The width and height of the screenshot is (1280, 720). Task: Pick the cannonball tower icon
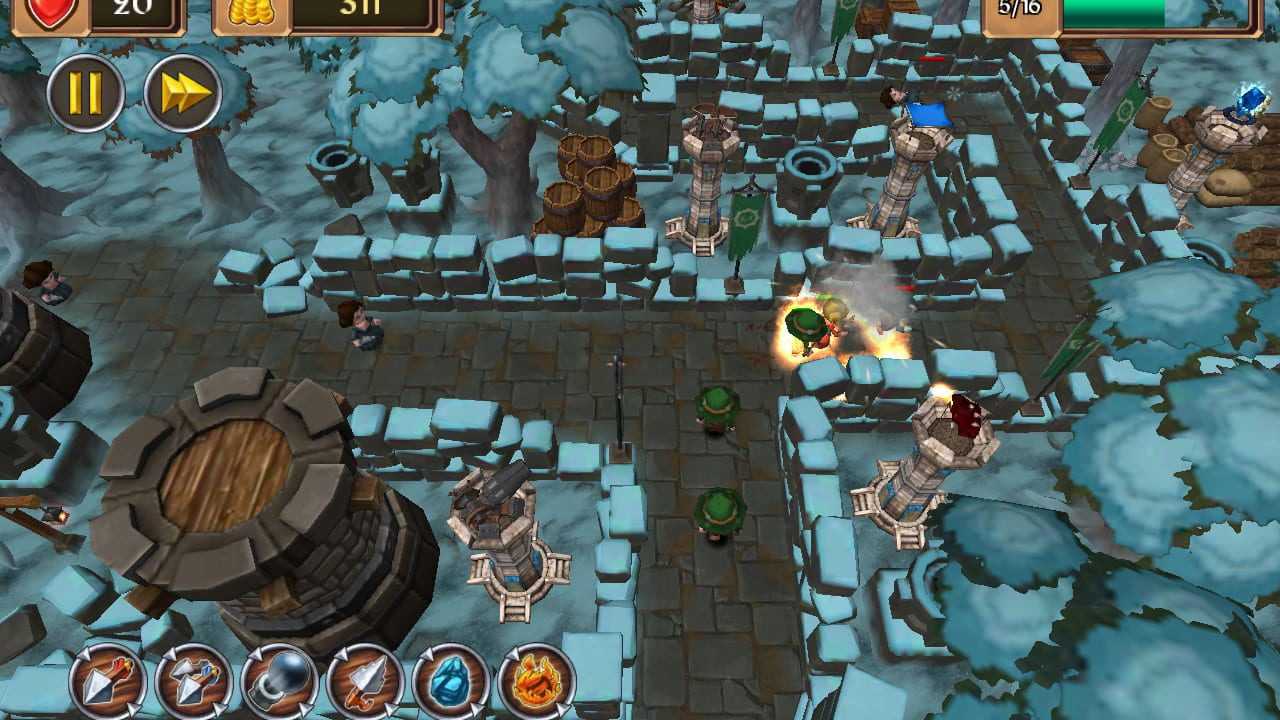[x=280, y=682]
